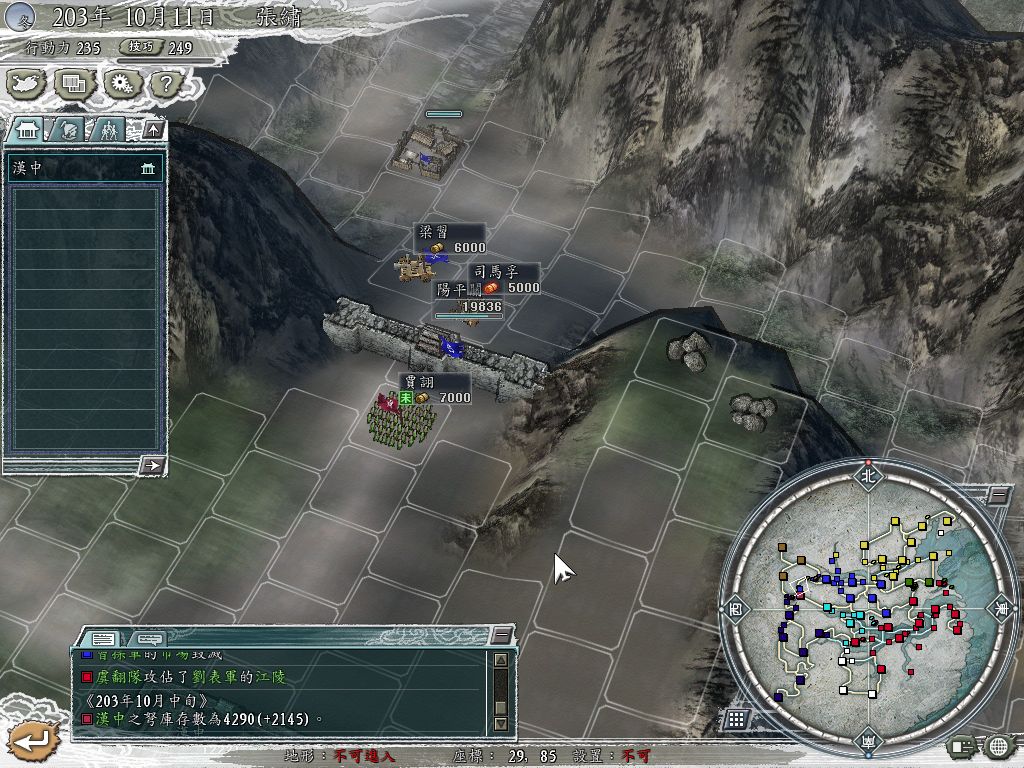Open the globe icon button
Viewport: 1024px width, 768px height.
pos(998,745)
